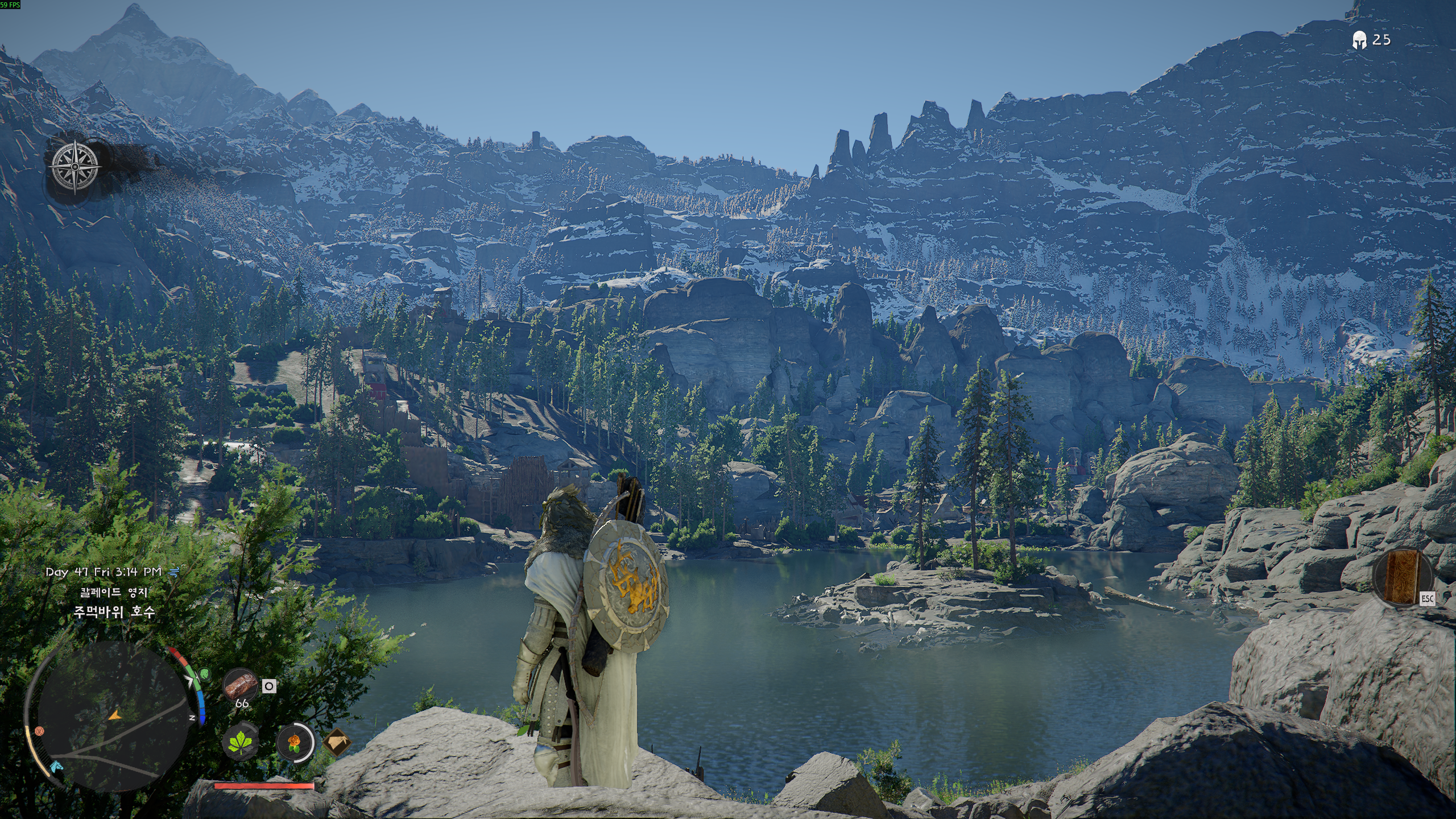Open the helmet troop count icon
The height and width of the screenshot is (819, 1456).
coord(1359,40)
